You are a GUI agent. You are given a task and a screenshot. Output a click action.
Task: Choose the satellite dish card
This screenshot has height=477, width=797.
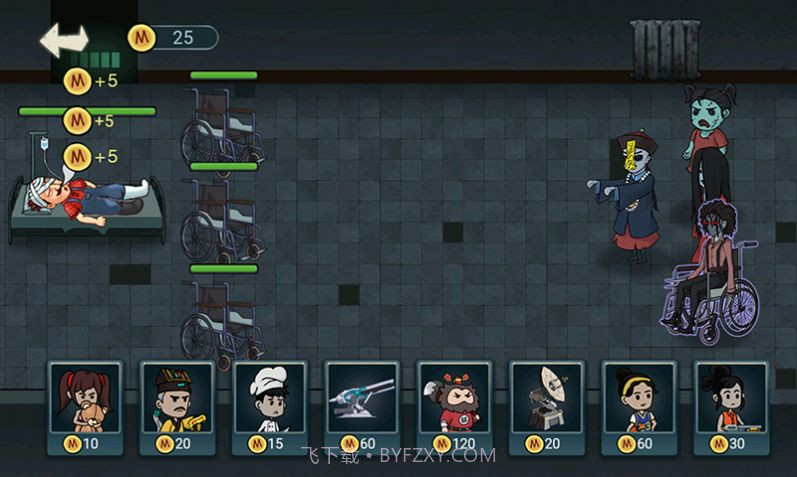[x=546, y=407]
